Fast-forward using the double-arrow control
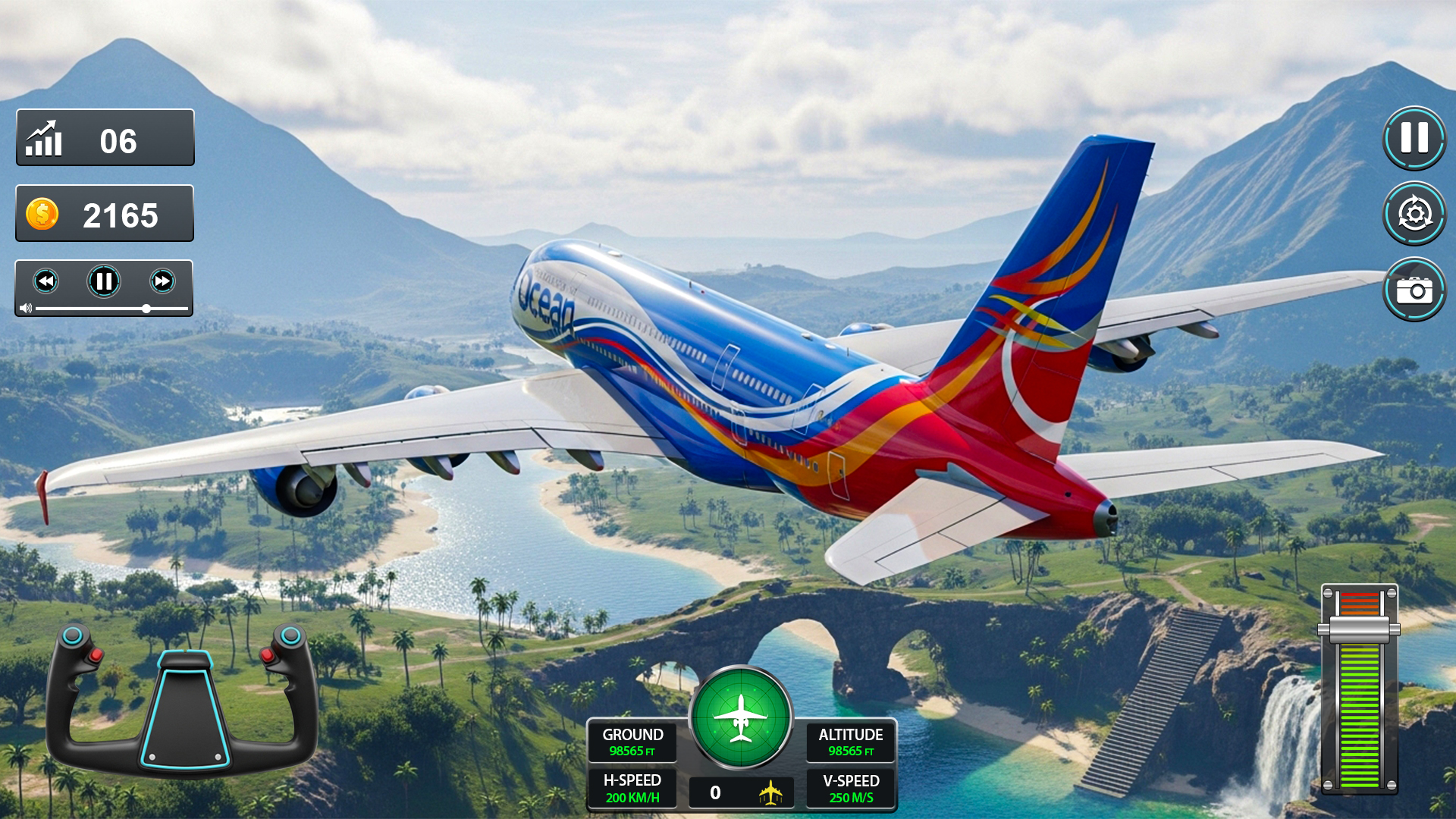The image size is (1456, 819). [x=161, y=281]
